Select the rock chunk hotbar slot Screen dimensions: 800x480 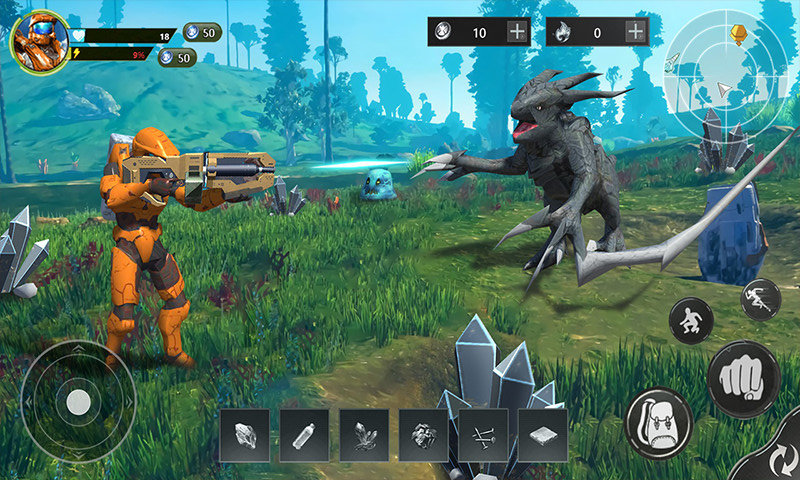coord(245,435)
